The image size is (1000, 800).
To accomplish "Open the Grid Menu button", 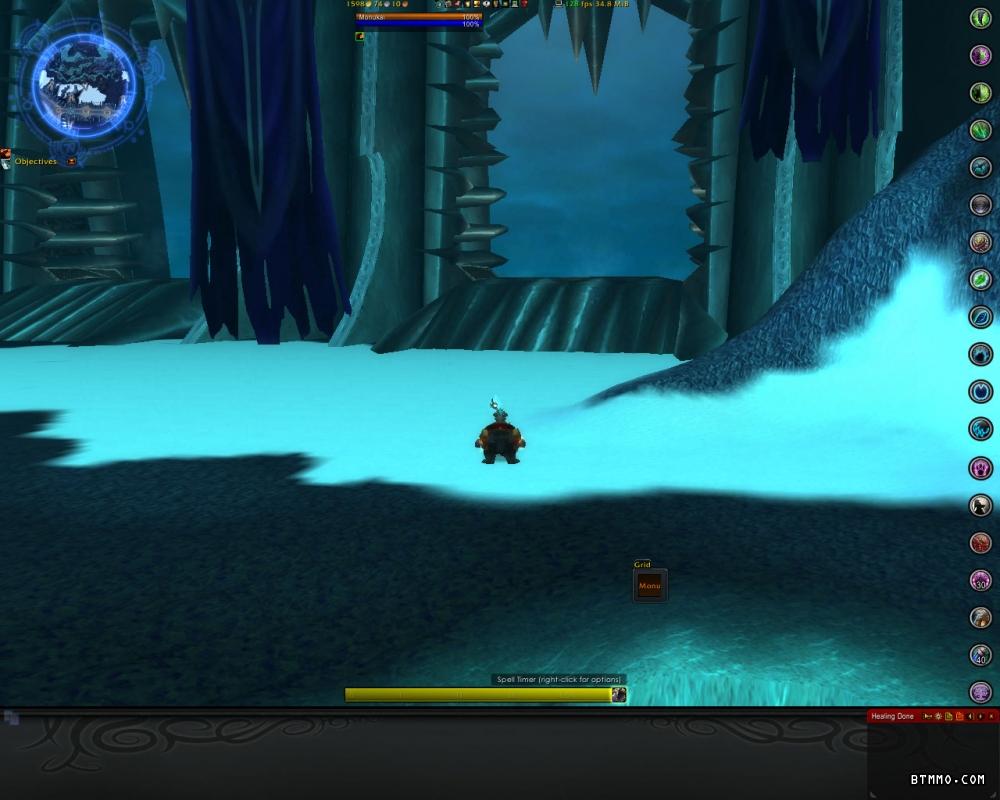I will 650,586.
